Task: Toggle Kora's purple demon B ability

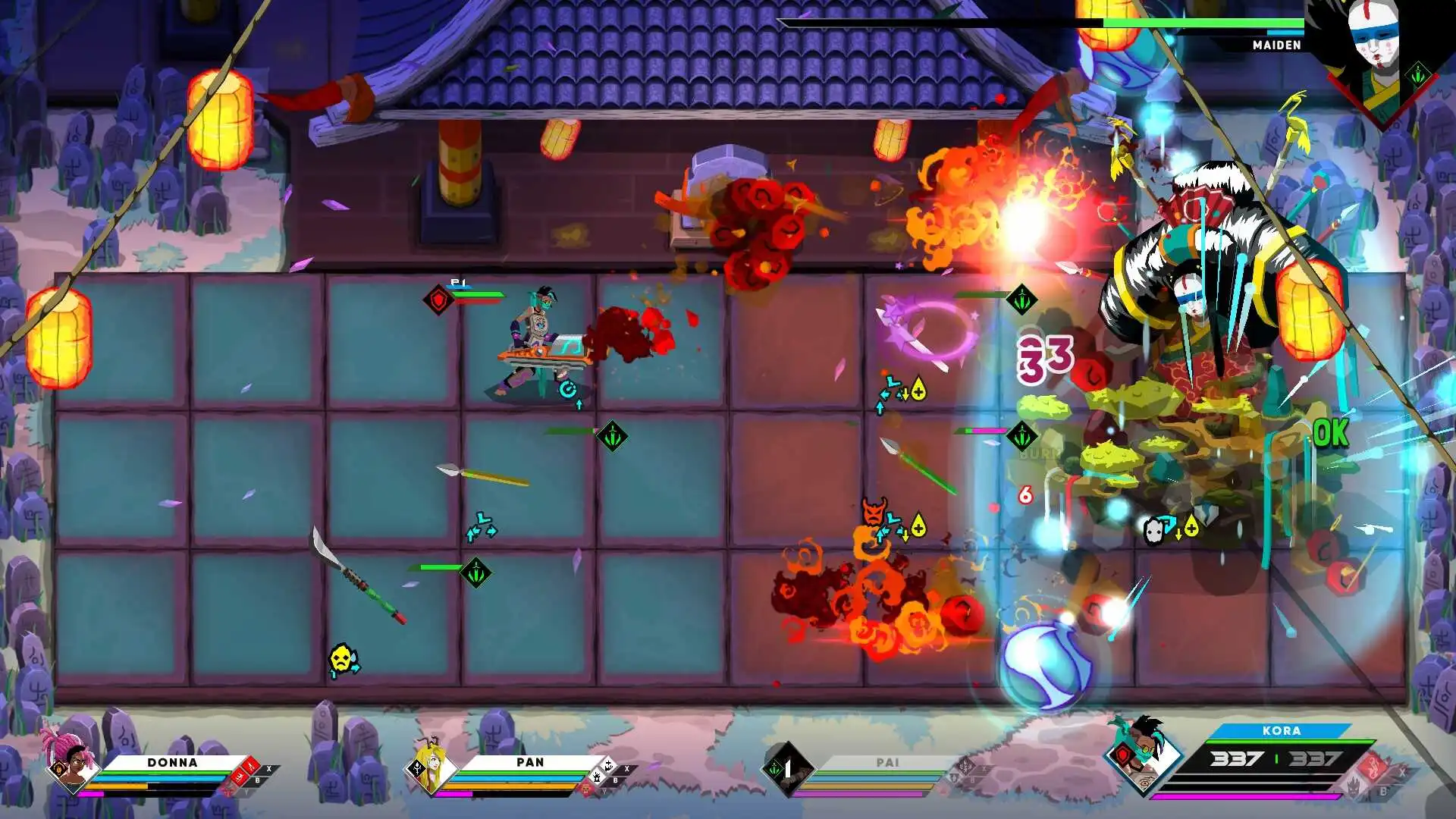Action: pyautogui.click(x=1353, y=786)
